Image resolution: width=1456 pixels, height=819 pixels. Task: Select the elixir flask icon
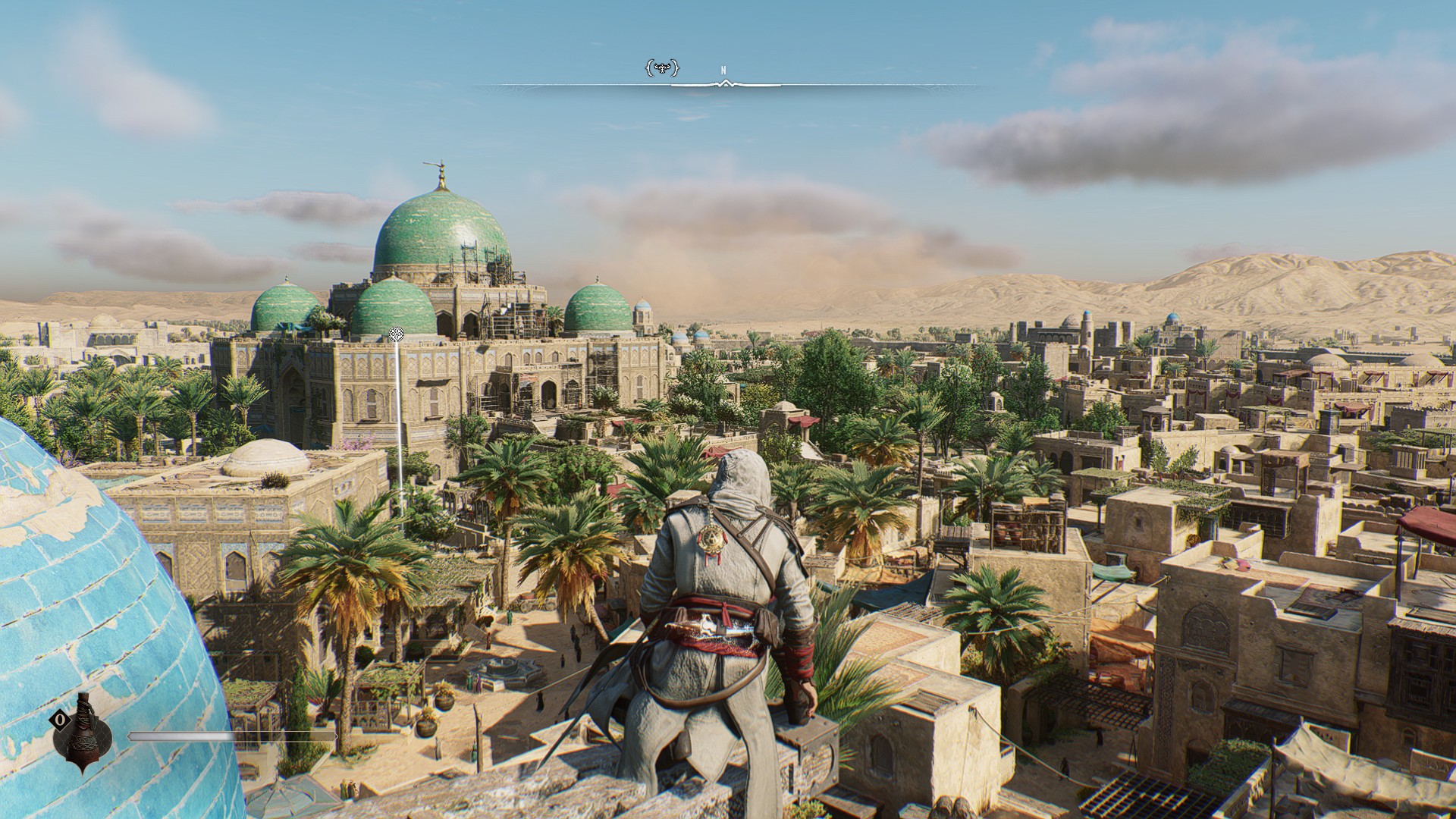(86, 731)
